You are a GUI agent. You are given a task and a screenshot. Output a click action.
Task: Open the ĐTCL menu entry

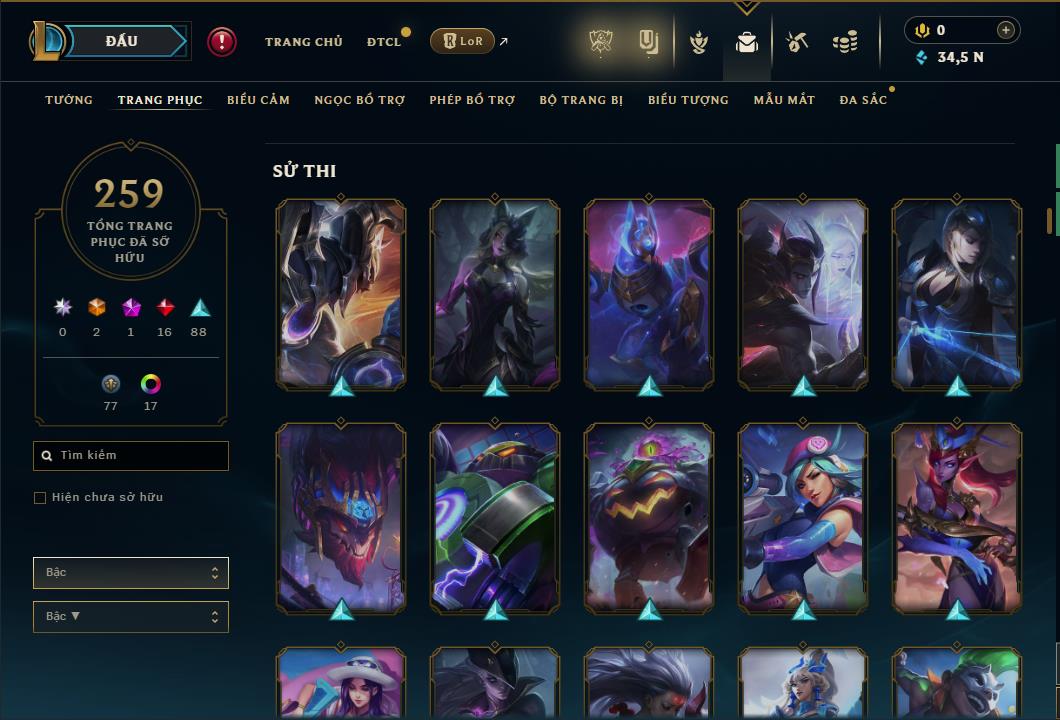point(383,42)
